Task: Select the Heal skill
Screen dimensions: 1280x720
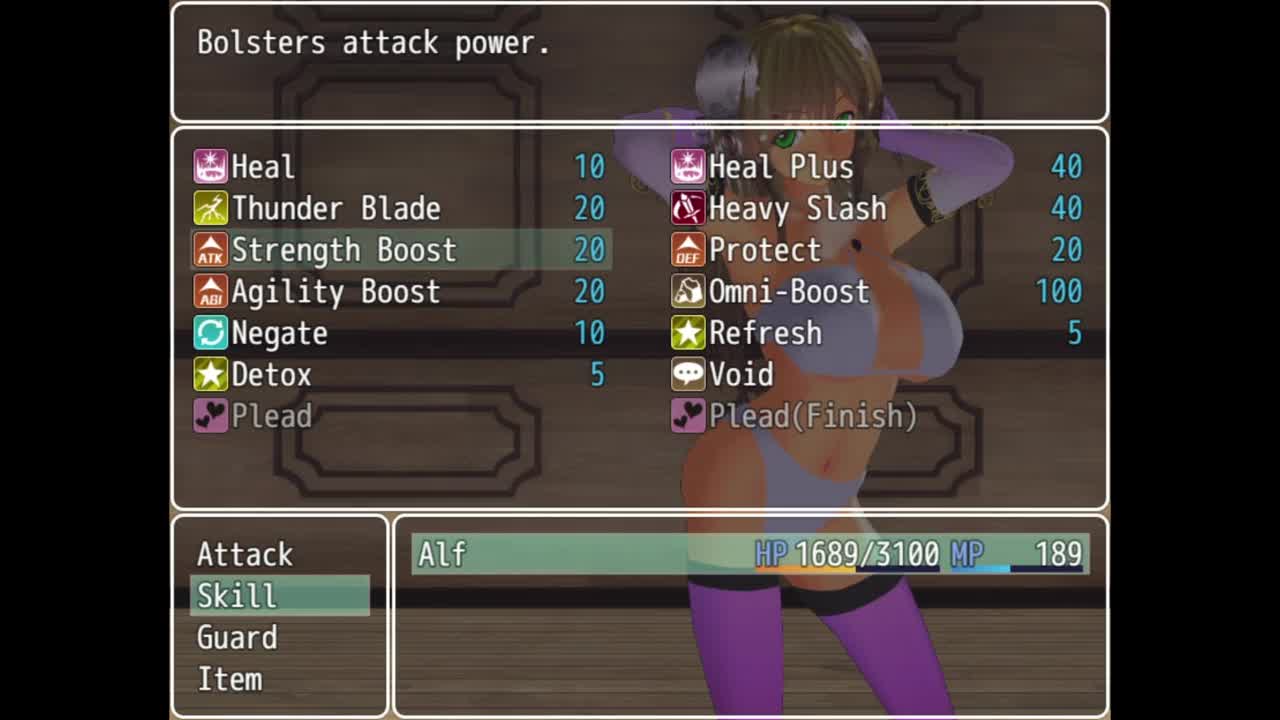Action: (400, 166)
